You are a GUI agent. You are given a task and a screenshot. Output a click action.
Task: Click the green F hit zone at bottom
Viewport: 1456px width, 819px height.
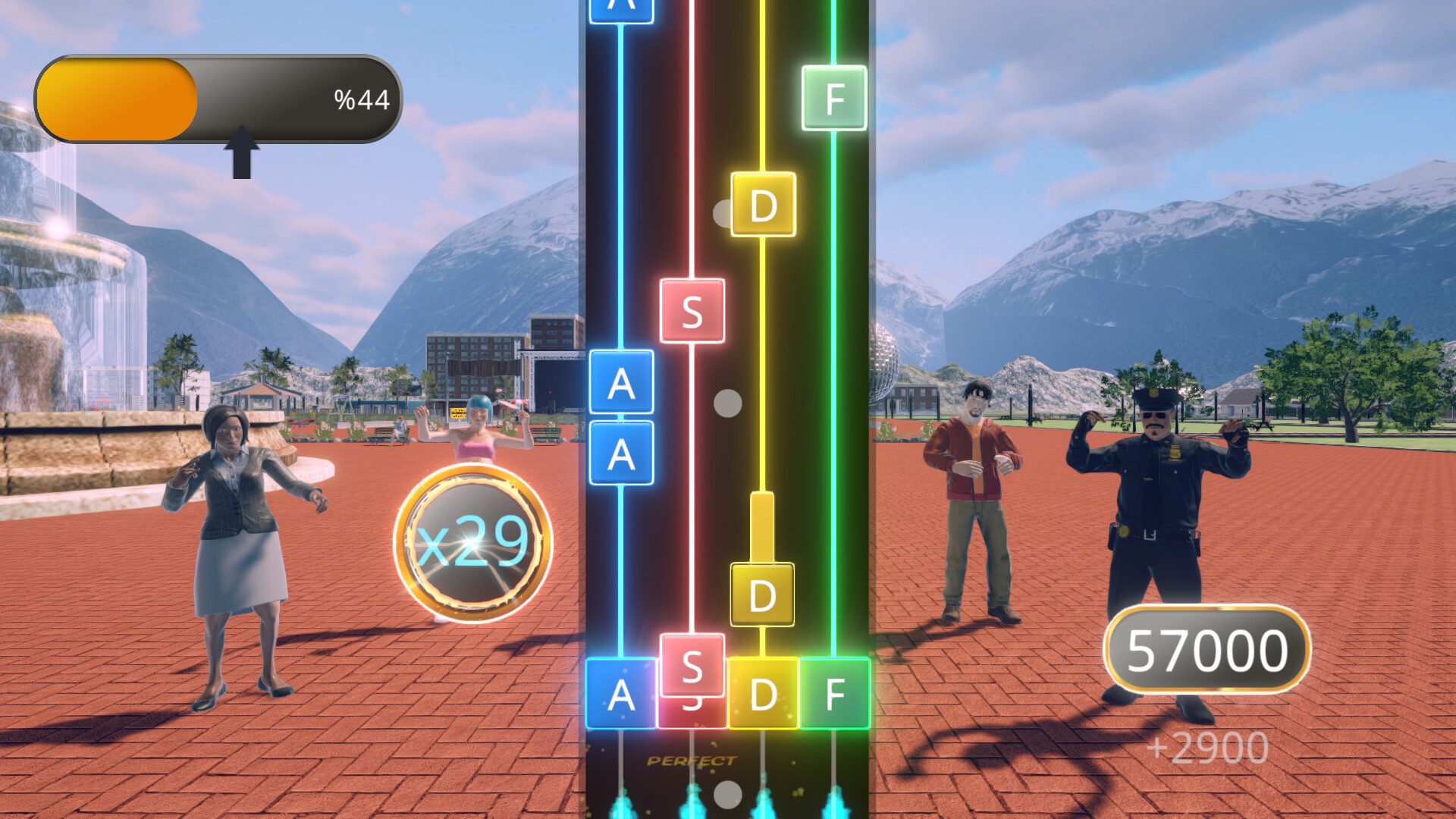coord(834,692)
